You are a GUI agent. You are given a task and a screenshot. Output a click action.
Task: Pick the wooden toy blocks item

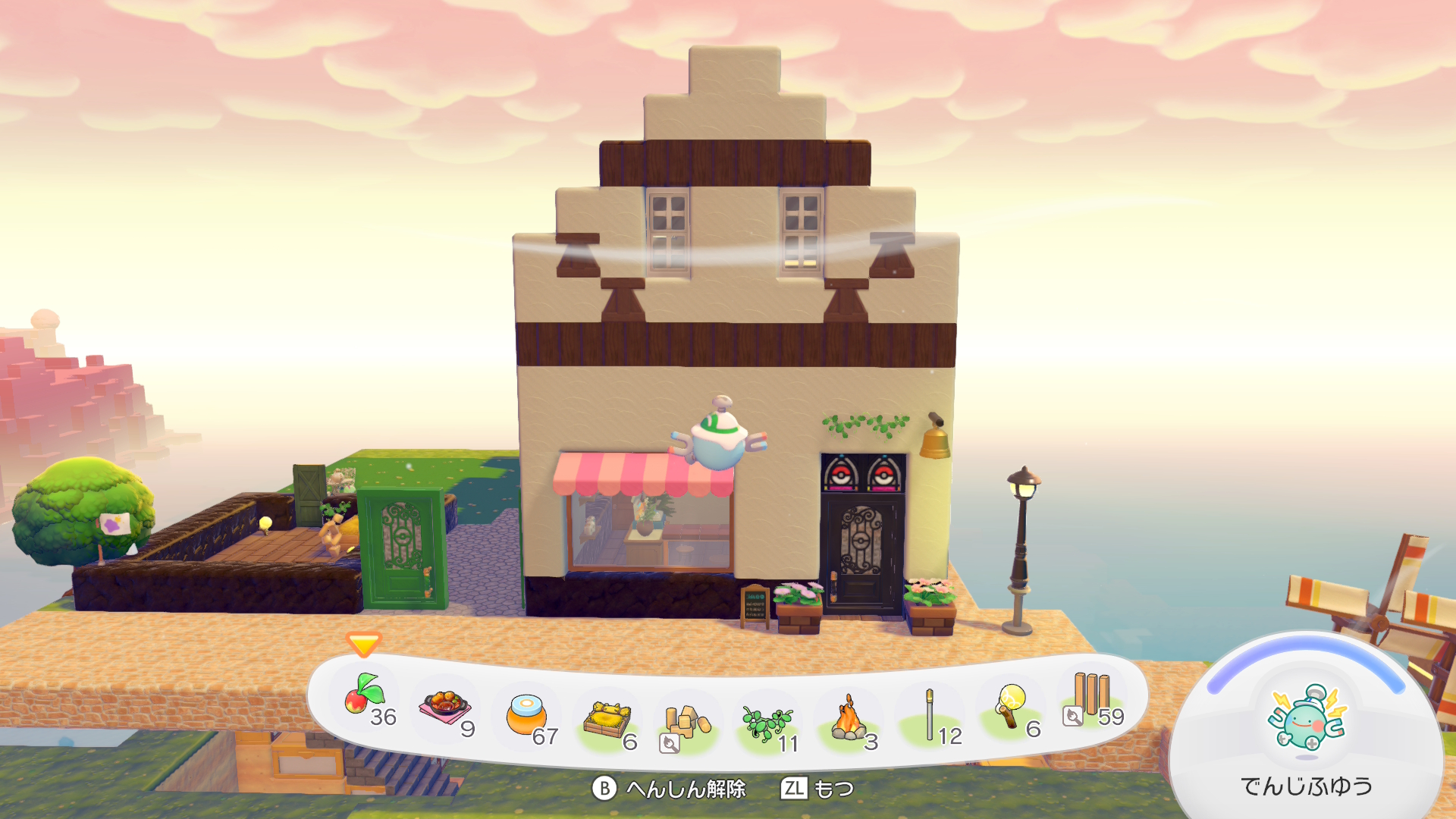point(687,723)
